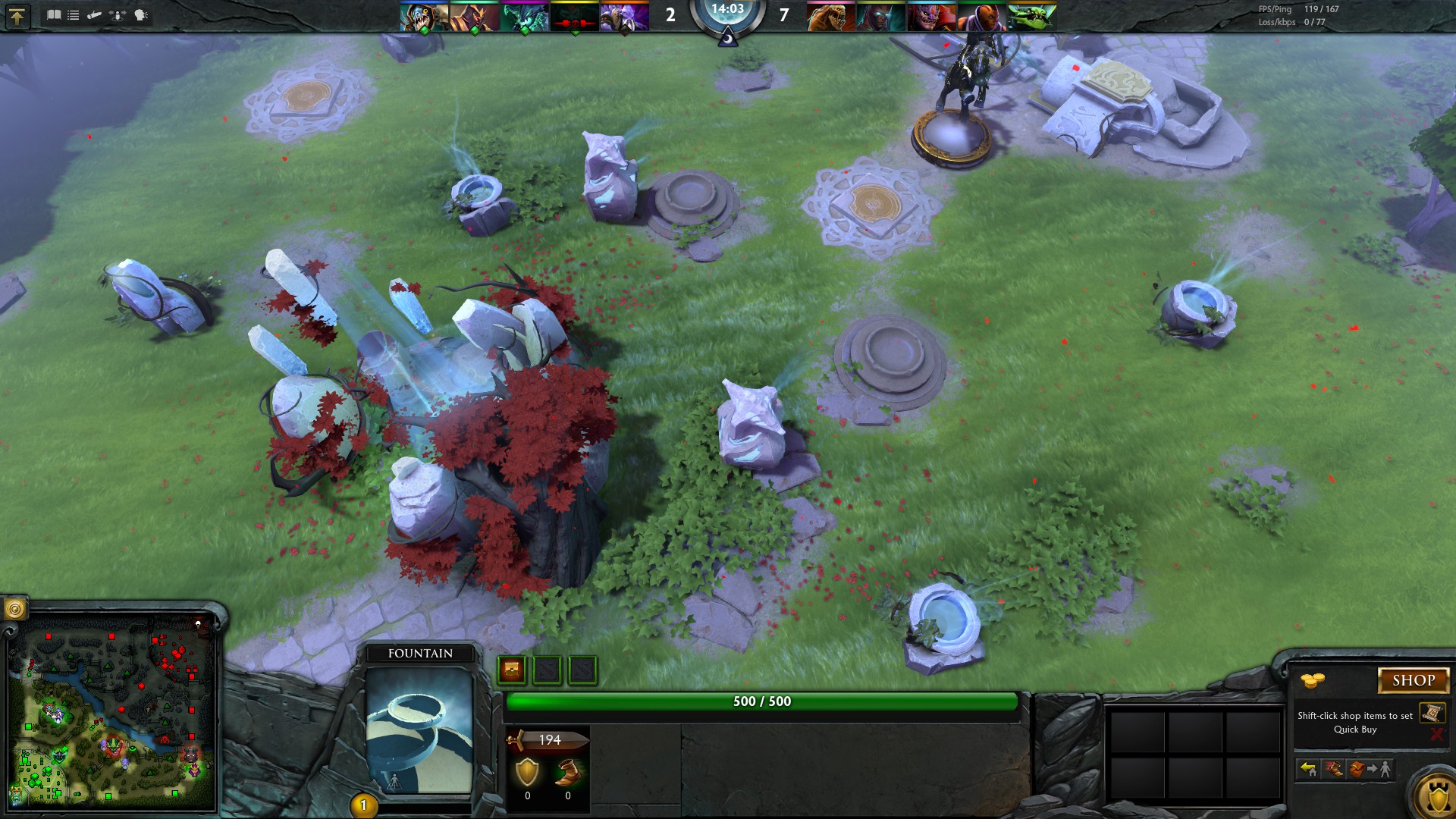This screenshot has width=1456, height=819.
Task: Select Anti-Mage's portrait in top bar
Action: [x=981, y=17]
